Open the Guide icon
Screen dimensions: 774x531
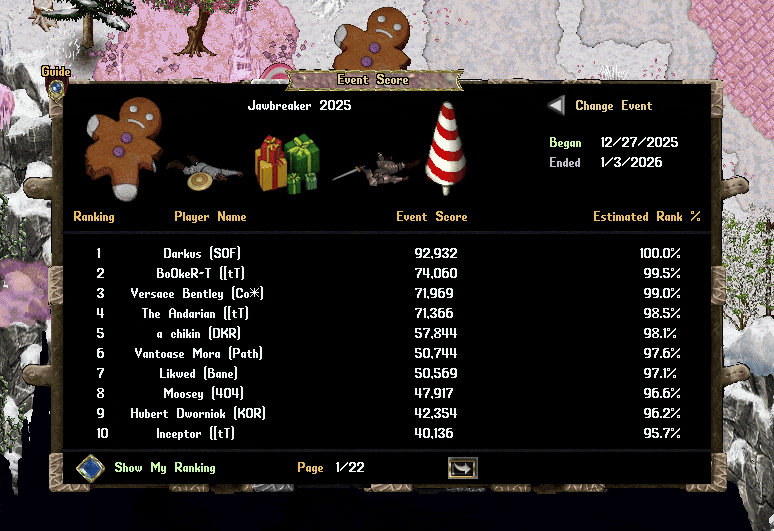click(56, 86)
